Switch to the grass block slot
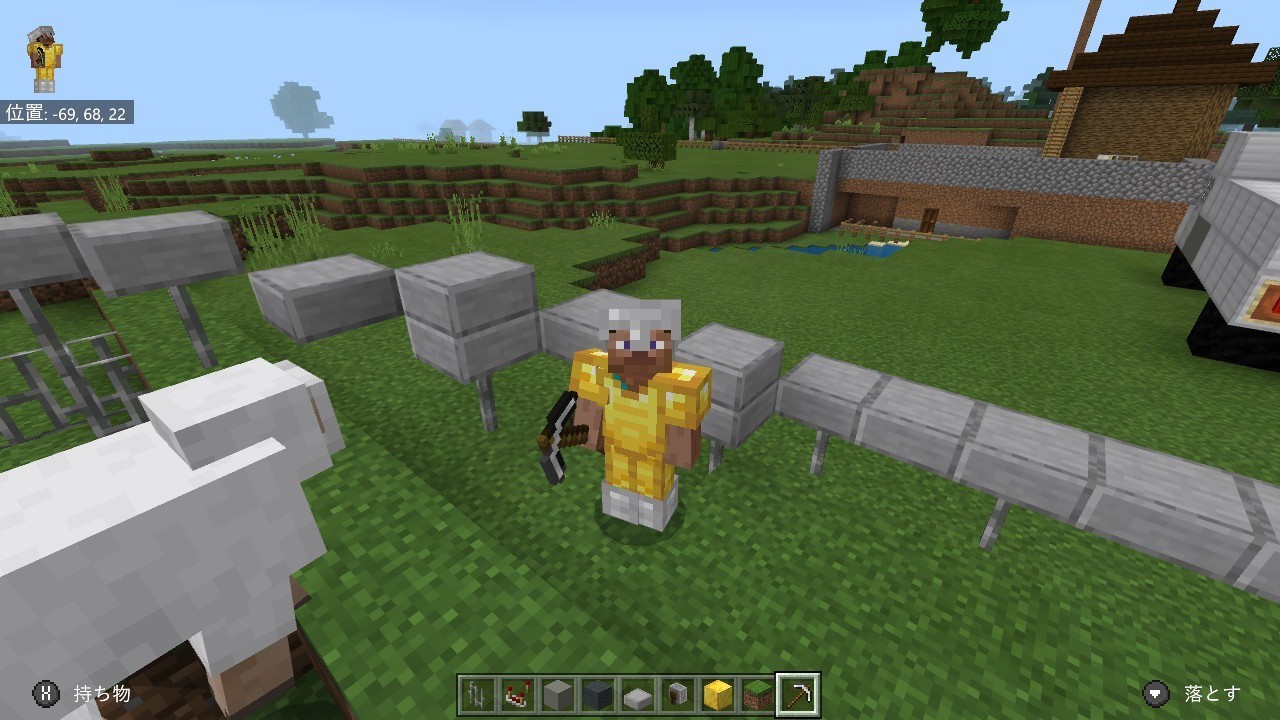The image size is (1280, 720). pyautogui.click(x=758, y=694)
